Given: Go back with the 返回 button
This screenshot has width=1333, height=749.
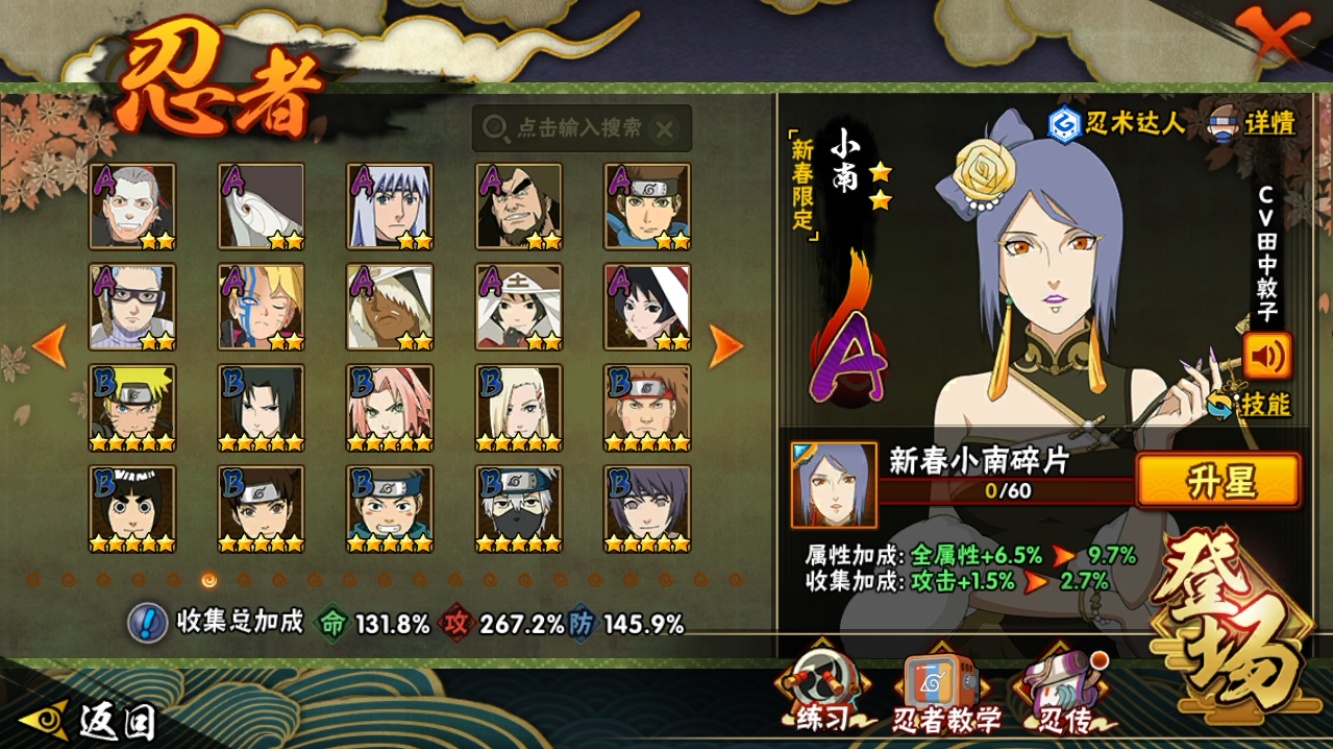Looking at the screenshot, I should (x=93, y=718).
